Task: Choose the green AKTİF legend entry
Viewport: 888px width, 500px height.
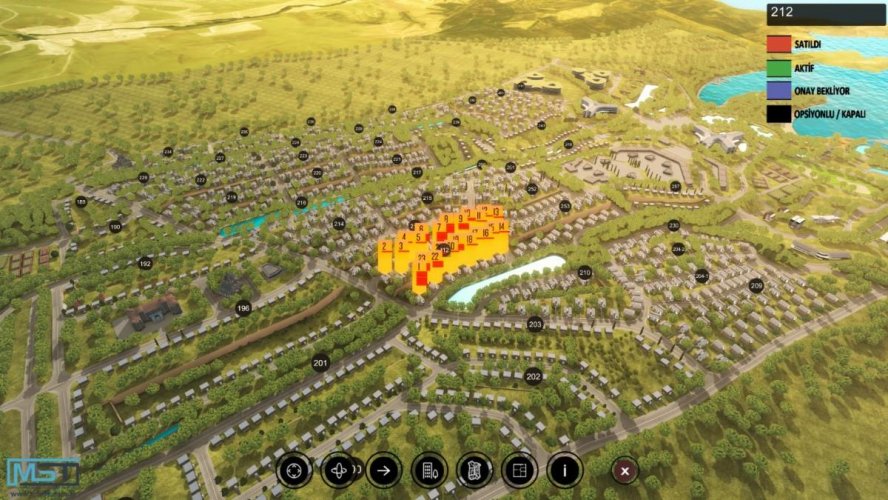Action: 778,68
